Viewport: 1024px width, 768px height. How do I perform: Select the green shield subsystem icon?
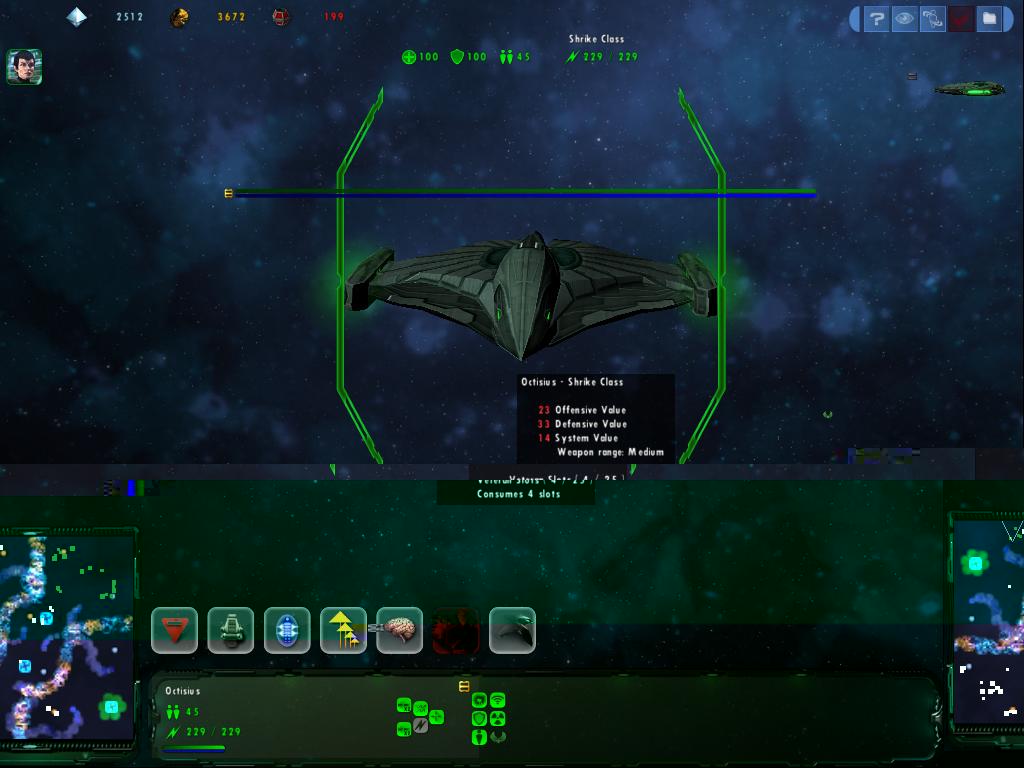[x=480, y=719]
